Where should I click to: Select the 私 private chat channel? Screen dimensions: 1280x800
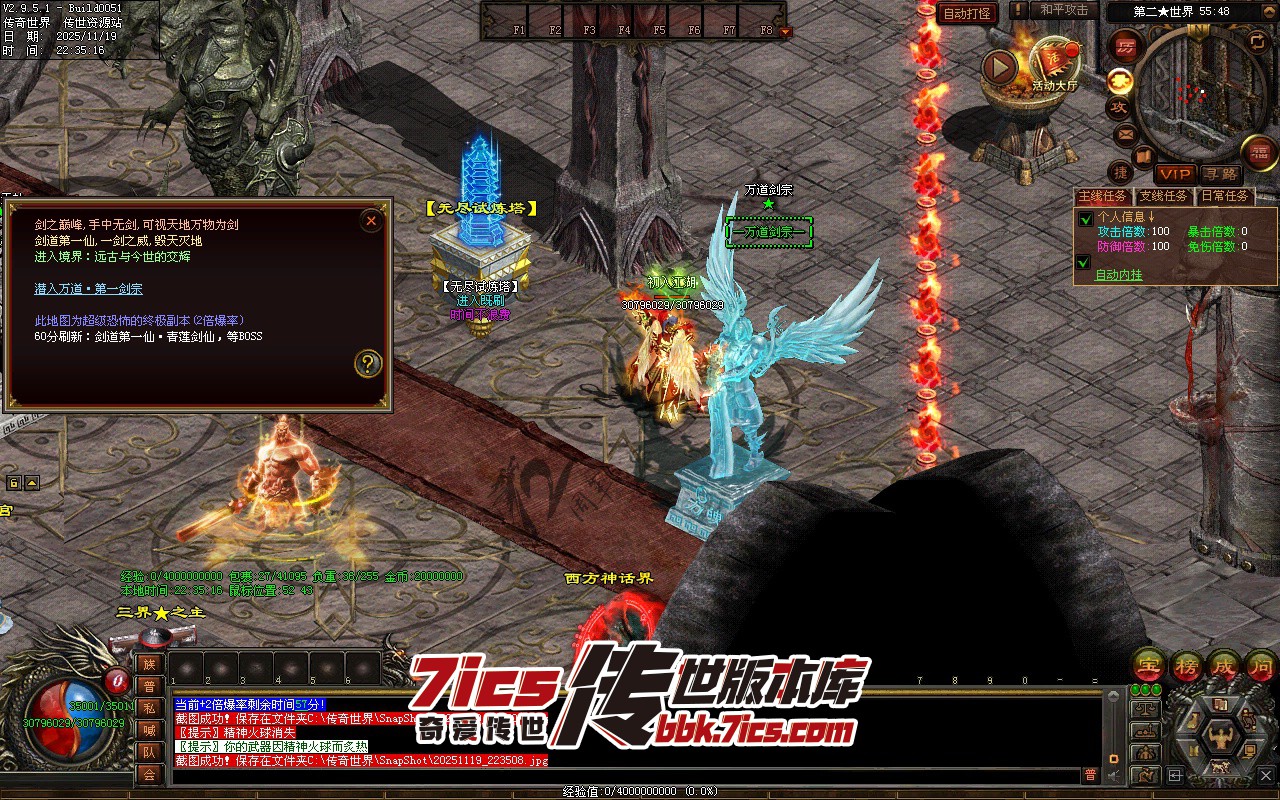pos(149,708)
